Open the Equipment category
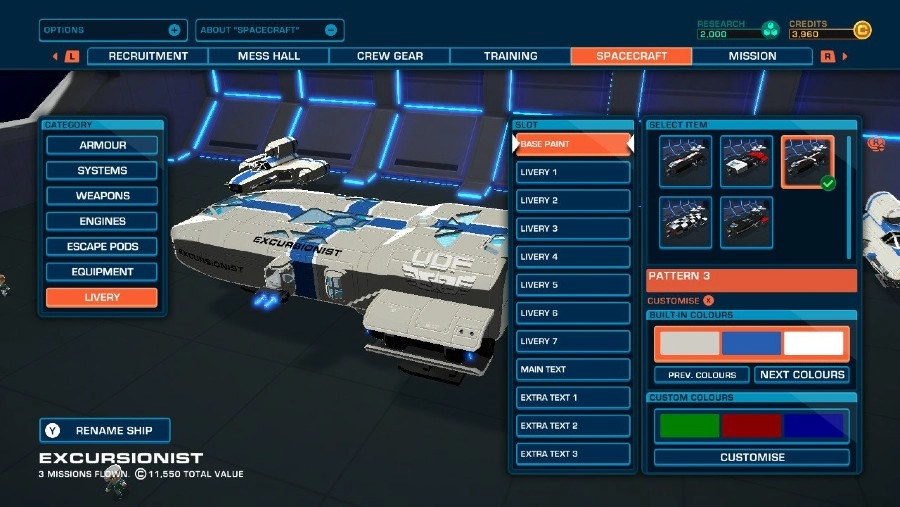The height and width of the screenshot is (507, 900). [x=102, y=272]
